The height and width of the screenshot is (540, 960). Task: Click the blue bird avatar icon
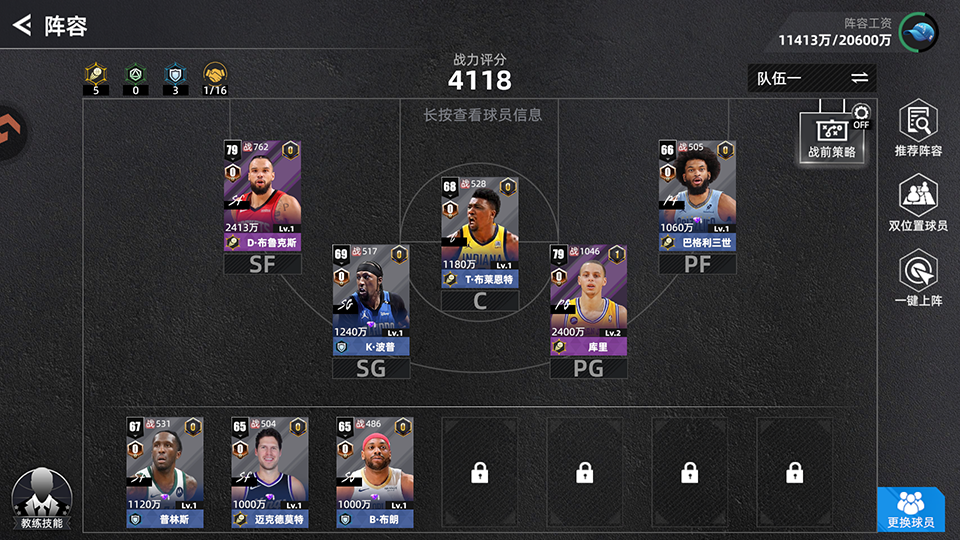(919, 33)
